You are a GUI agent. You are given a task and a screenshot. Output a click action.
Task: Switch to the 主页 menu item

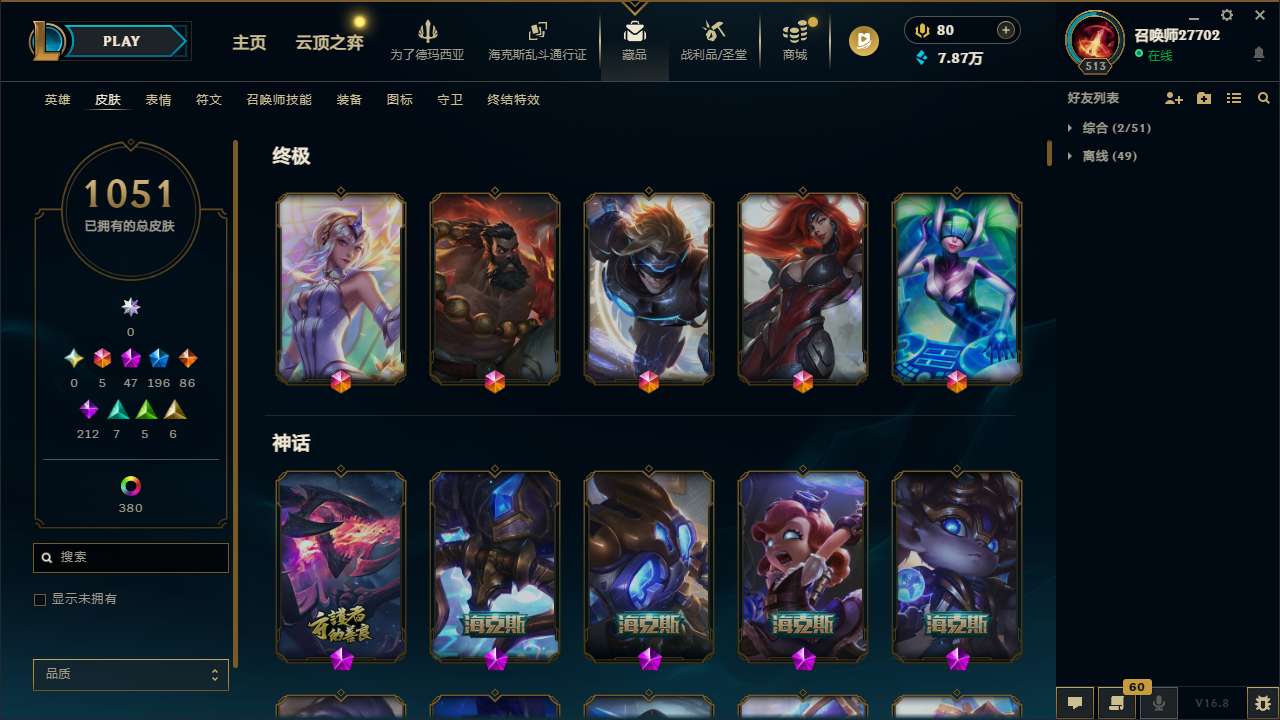(x=248, y=43)
